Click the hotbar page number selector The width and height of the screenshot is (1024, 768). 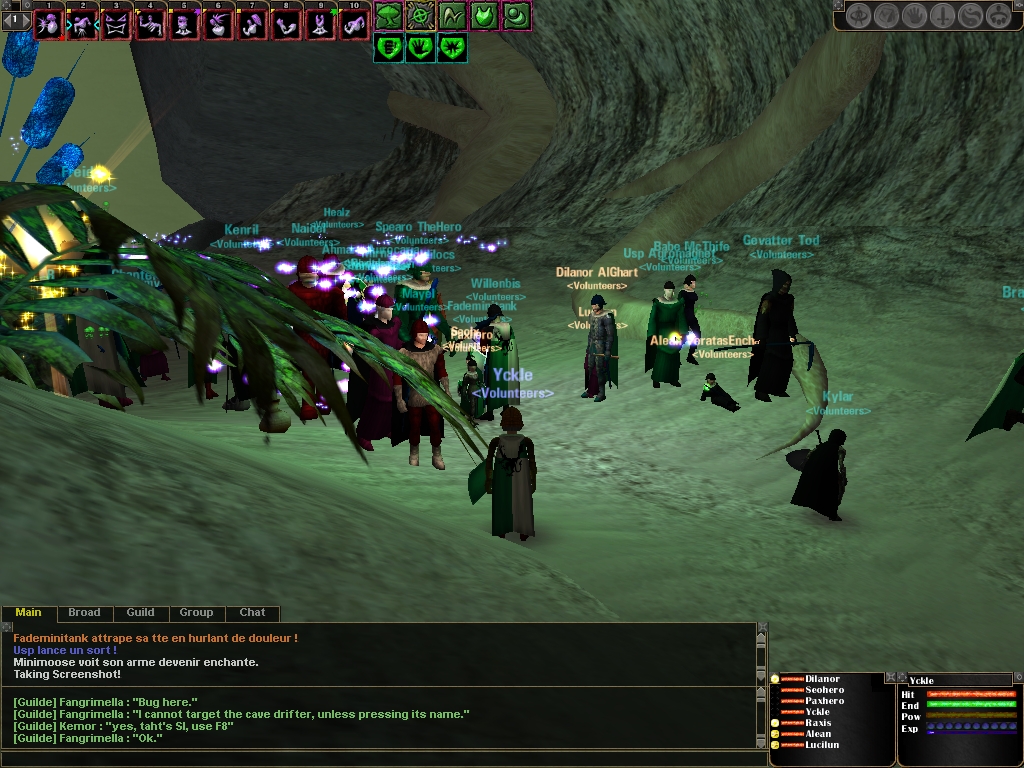click(x=15, y=19)
